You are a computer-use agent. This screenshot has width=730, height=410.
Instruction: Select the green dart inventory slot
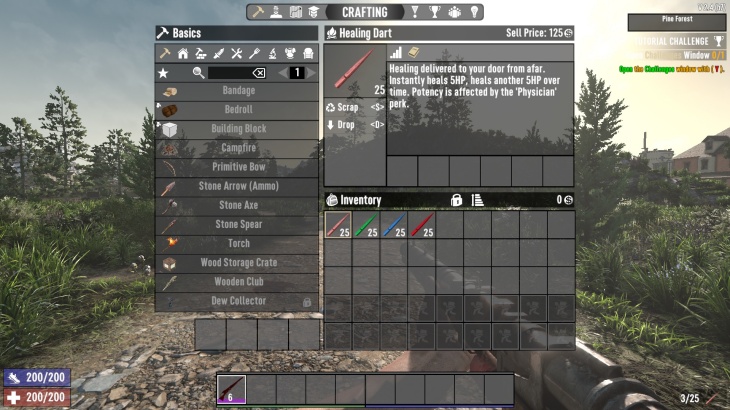coord(366,225)
